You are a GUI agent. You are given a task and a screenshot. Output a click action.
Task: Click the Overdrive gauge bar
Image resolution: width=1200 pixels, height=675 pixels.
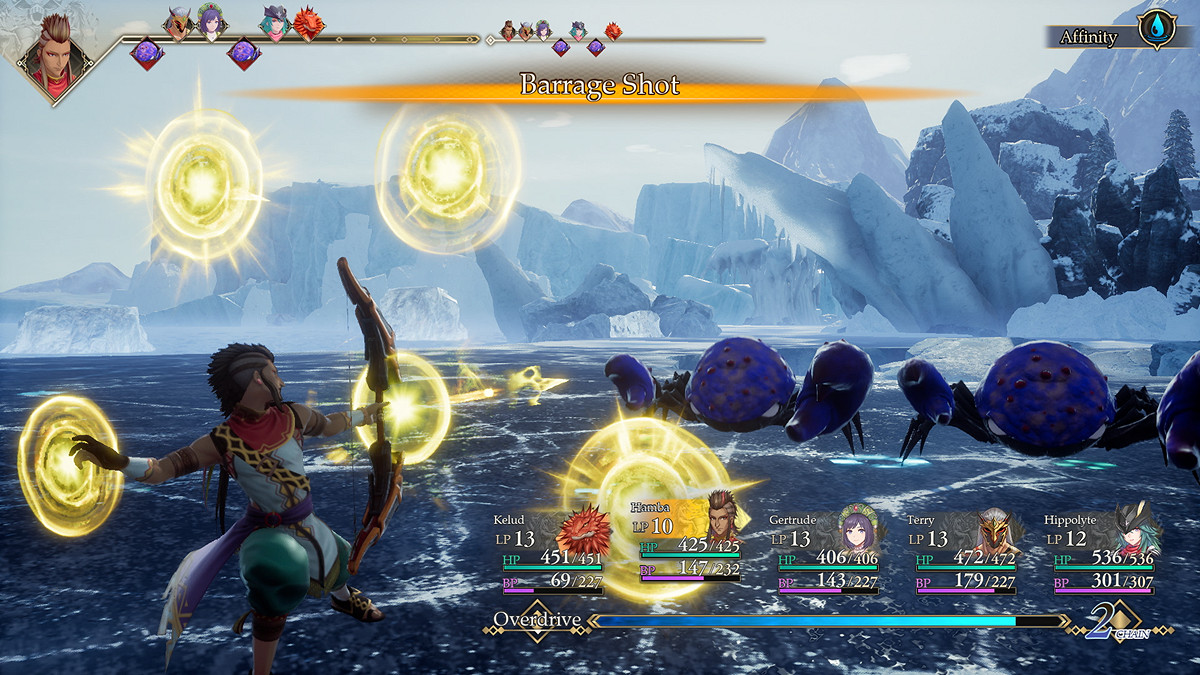(828, 621)
